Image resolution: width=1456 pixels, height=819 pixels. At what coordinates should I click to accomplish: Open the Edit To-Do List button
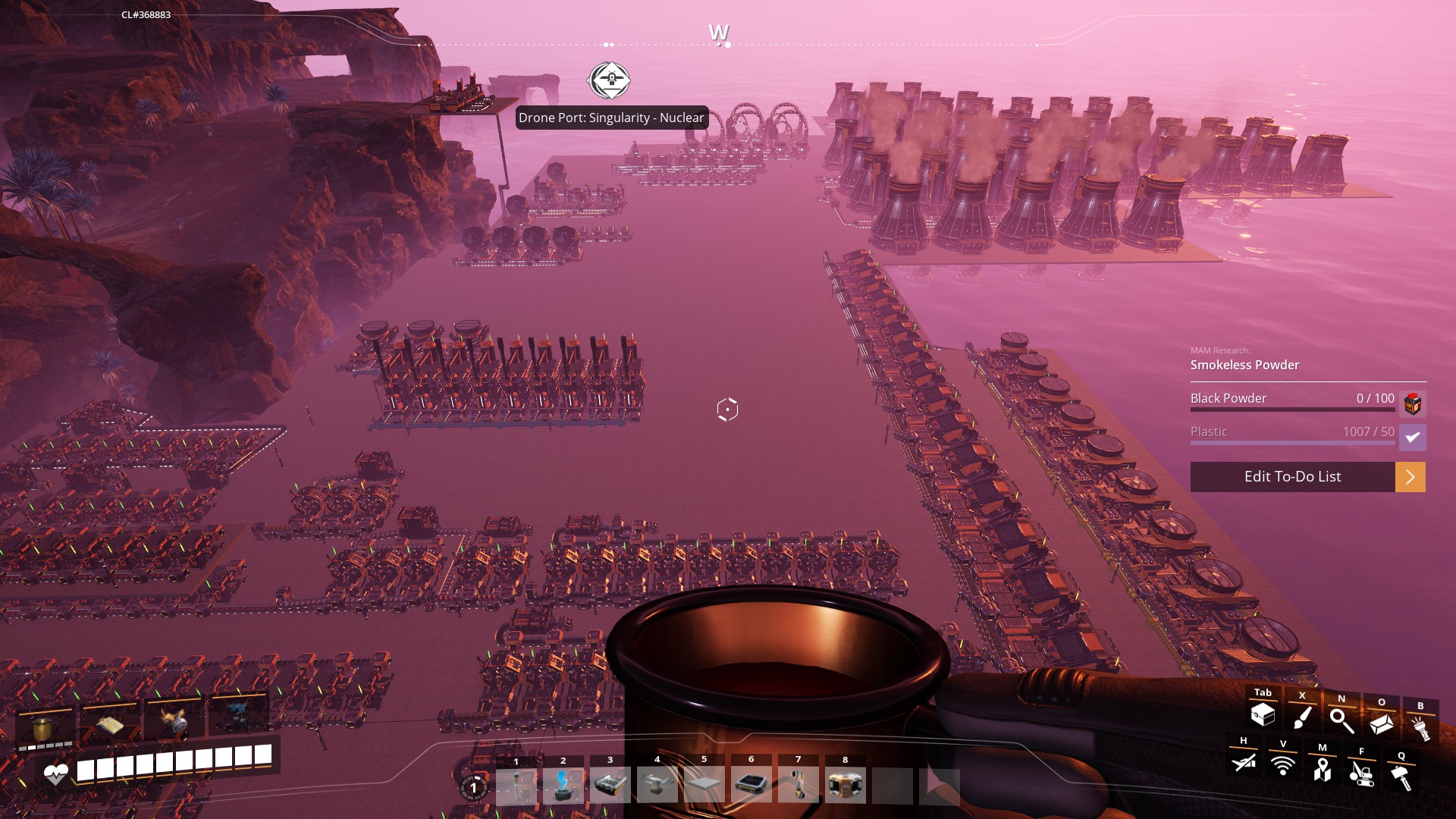pos(1292,477)
